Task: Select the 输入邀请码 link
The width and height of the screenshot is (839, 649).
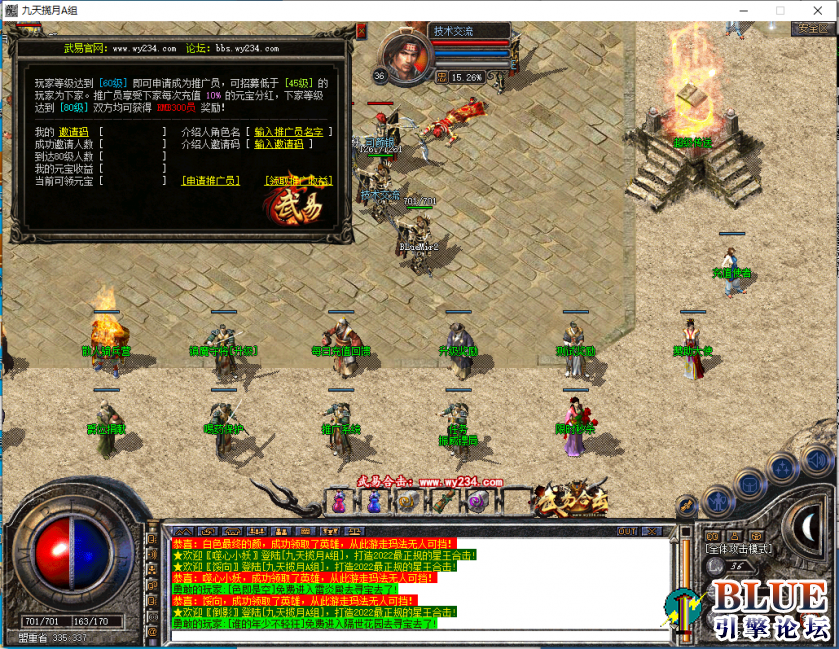Action: [278, 144]
